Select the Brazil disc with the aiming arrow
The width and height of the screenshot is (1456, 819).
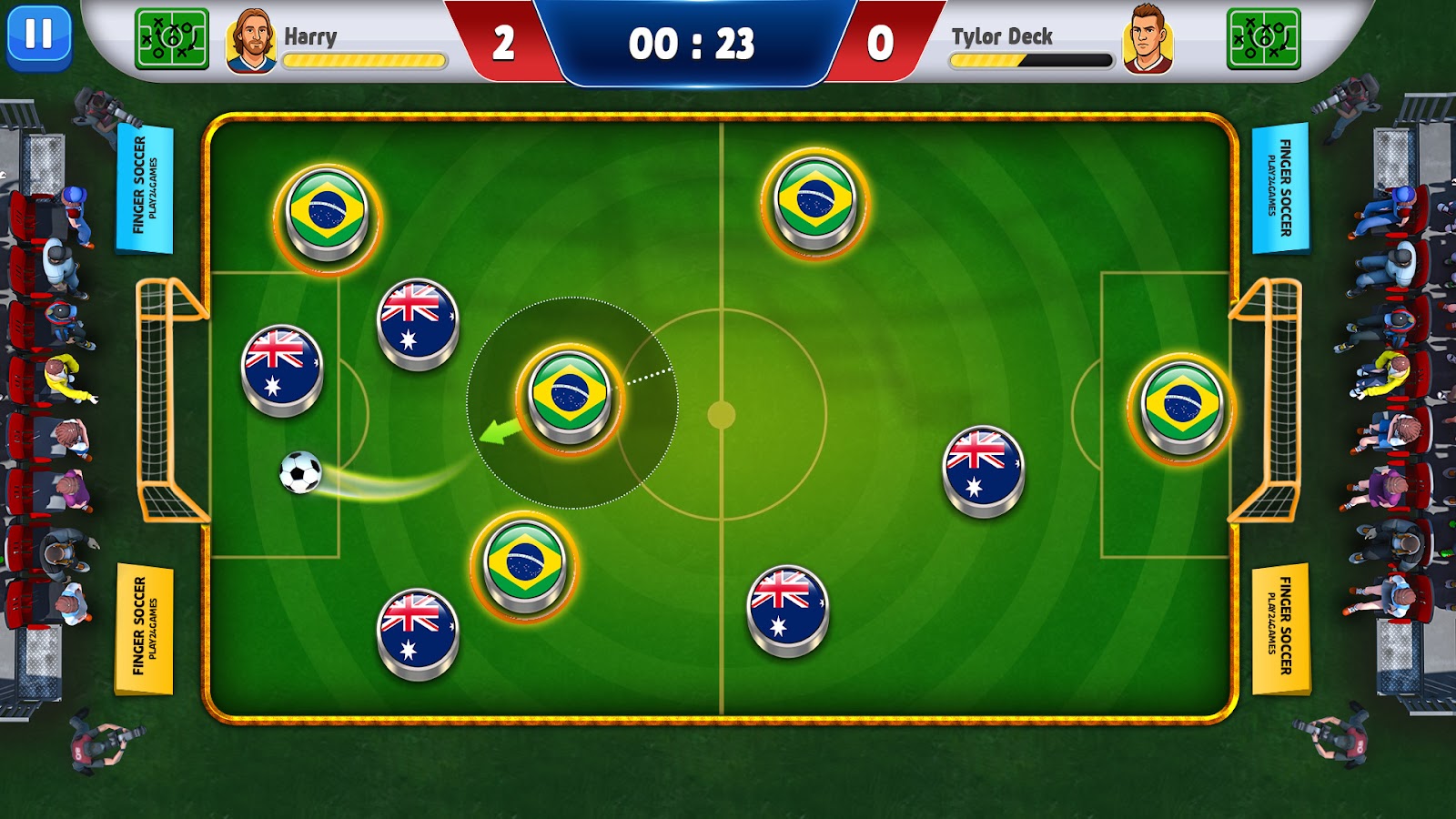[570, 395]
